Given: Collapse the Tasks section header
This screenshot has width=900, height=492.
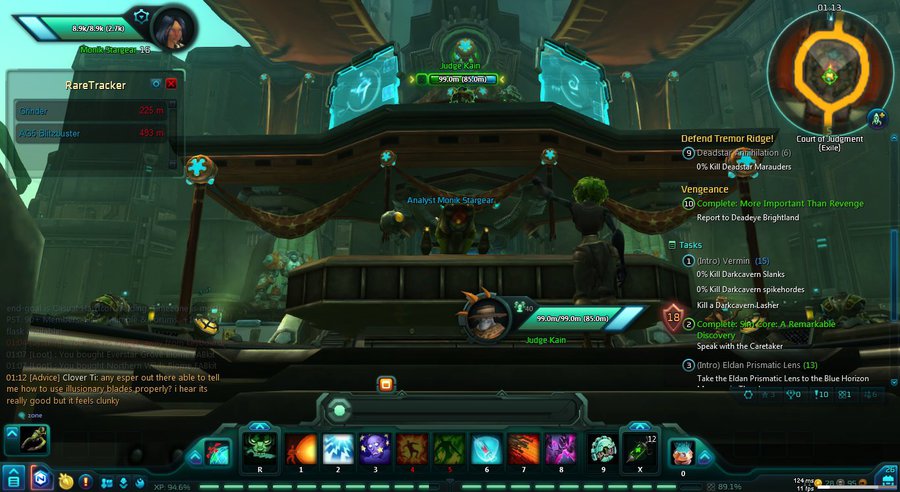Looking at the screenshot, I should [x=690, y=244].
